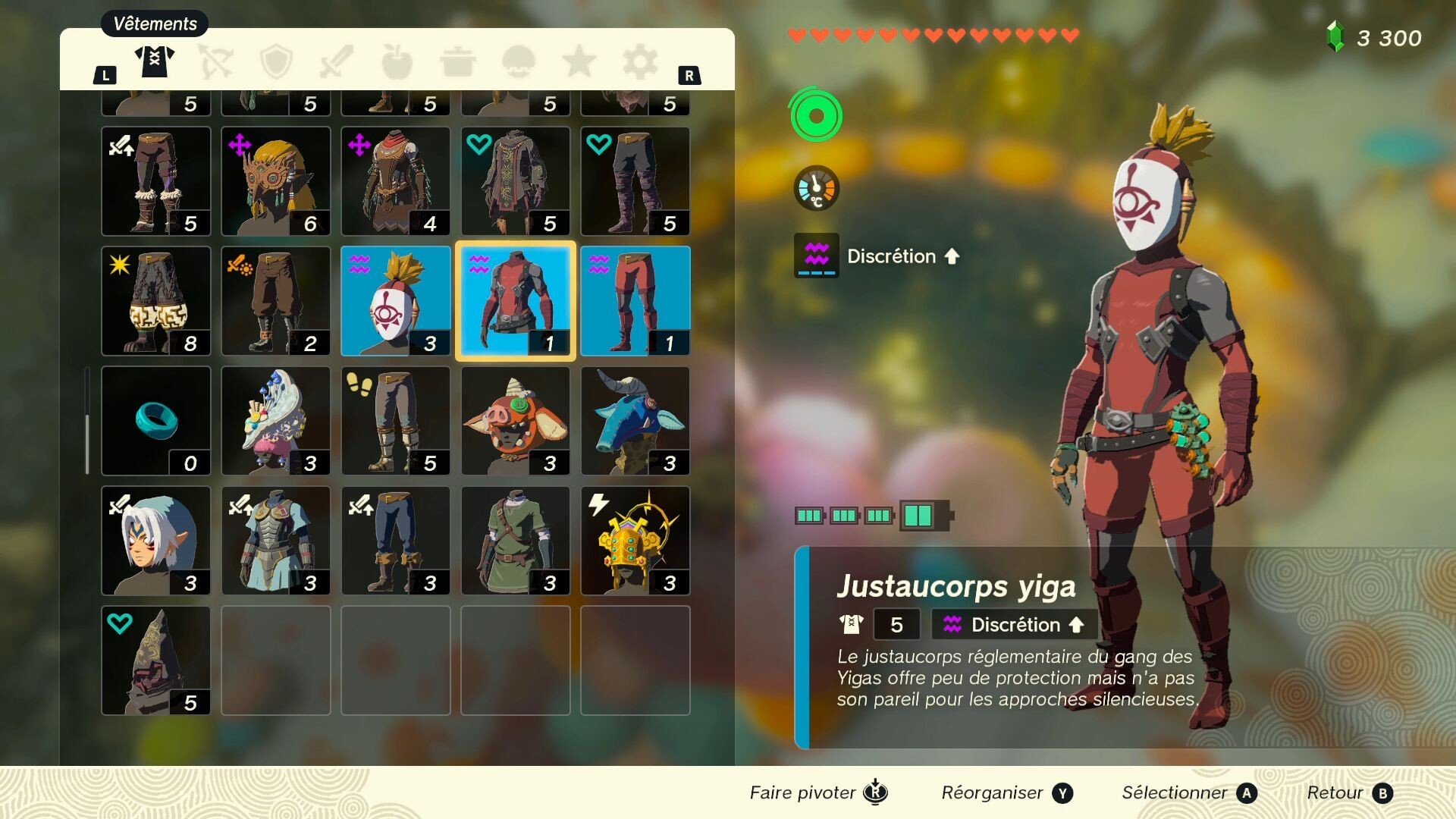Toggle equipping the Bokoblin pig mask
Viewport: 1456px width, 819px height.
click(x=515, y=421)
